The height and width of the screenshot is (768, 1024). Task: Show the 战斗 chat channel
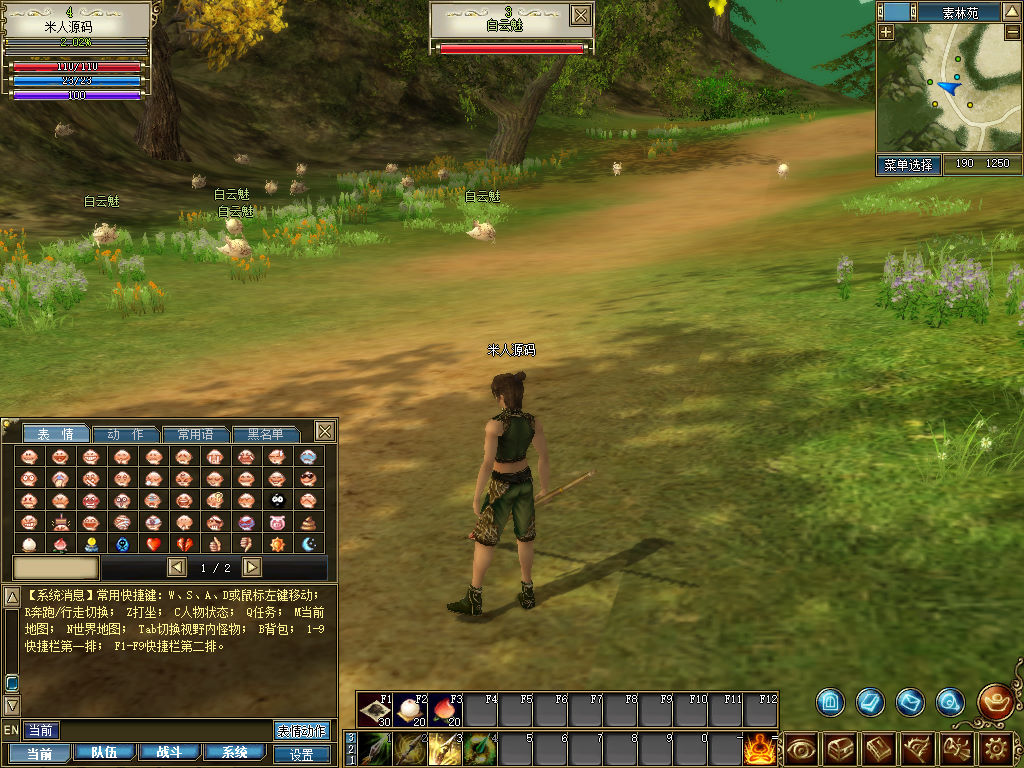point(169,753)
